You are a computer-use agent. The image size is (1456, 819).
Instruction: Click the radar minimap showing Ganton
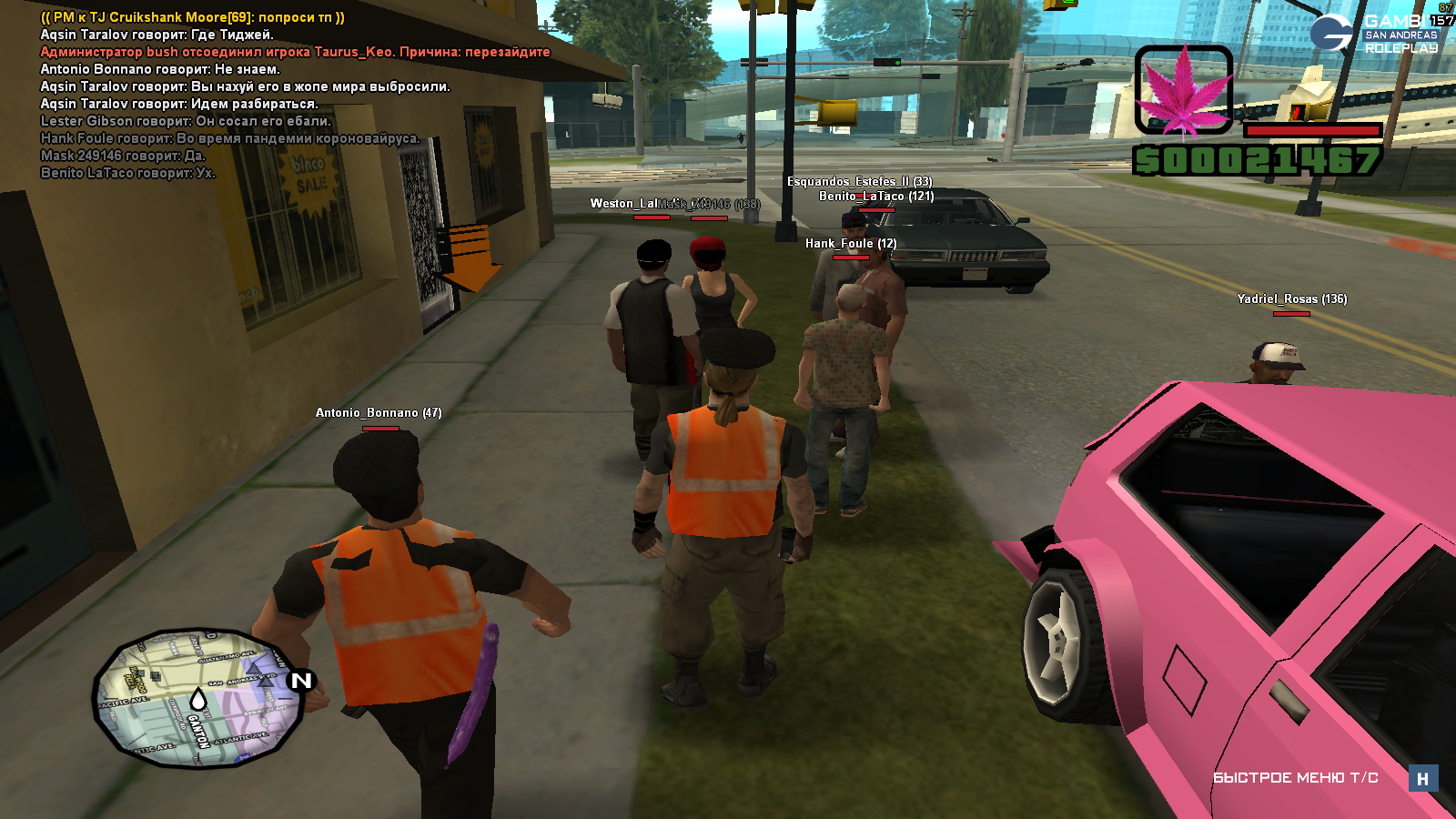tap(198, 698)
